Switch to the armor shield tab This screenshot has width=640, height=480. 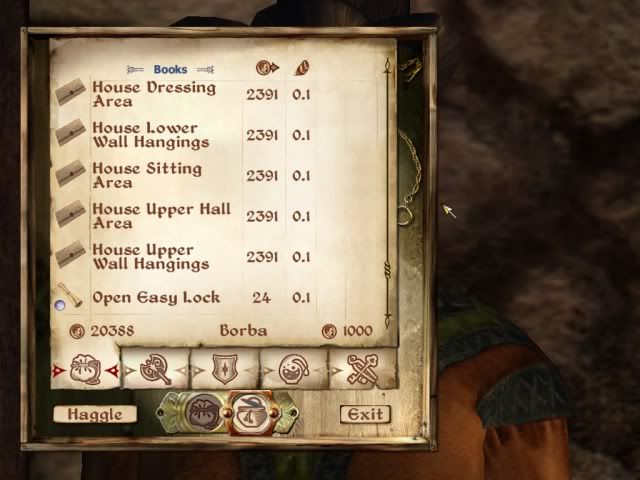pos(224,369)
